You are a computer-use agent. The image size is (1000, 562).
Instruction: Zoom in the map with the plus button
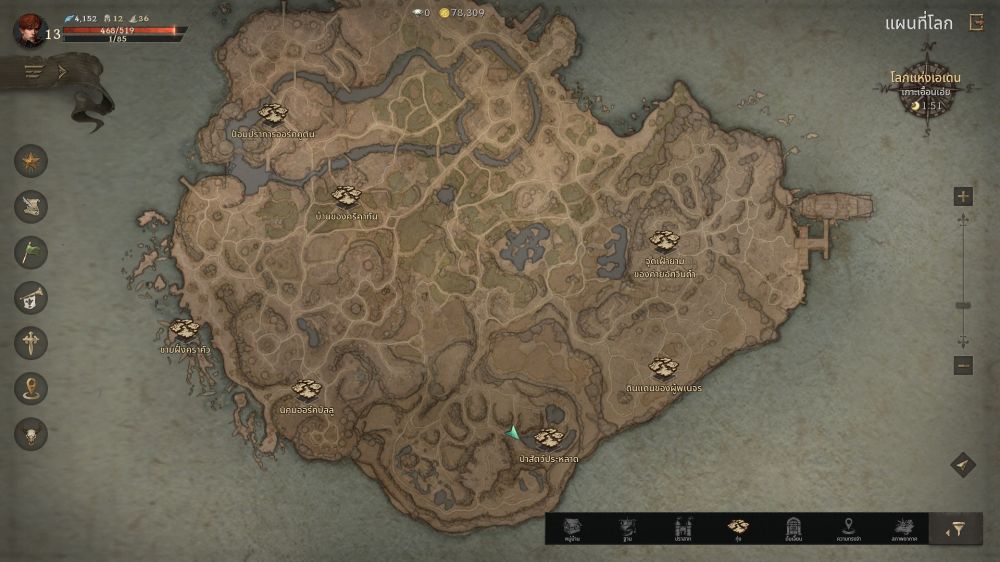coord(963,196)
